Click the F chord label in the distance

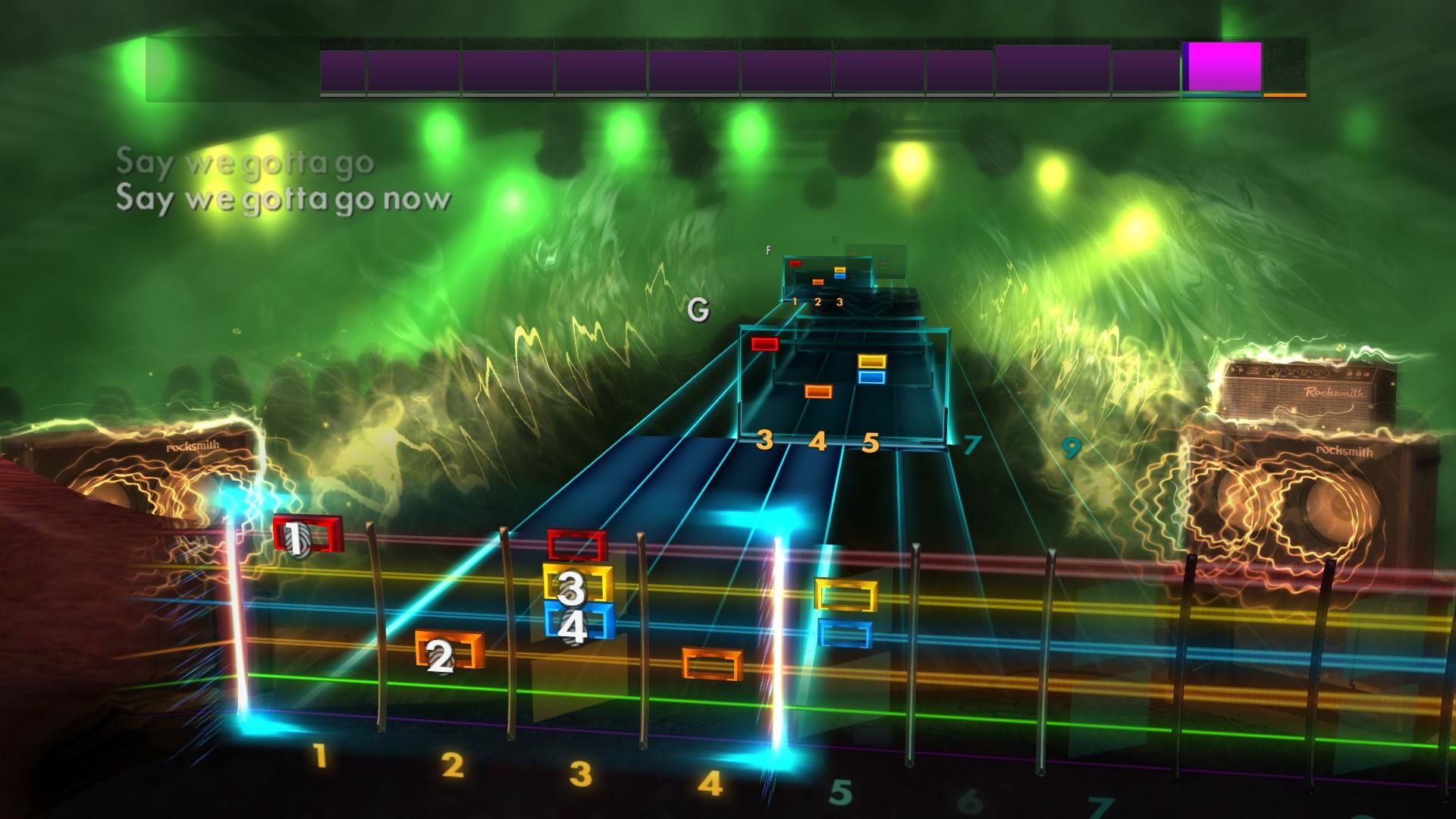769,248
